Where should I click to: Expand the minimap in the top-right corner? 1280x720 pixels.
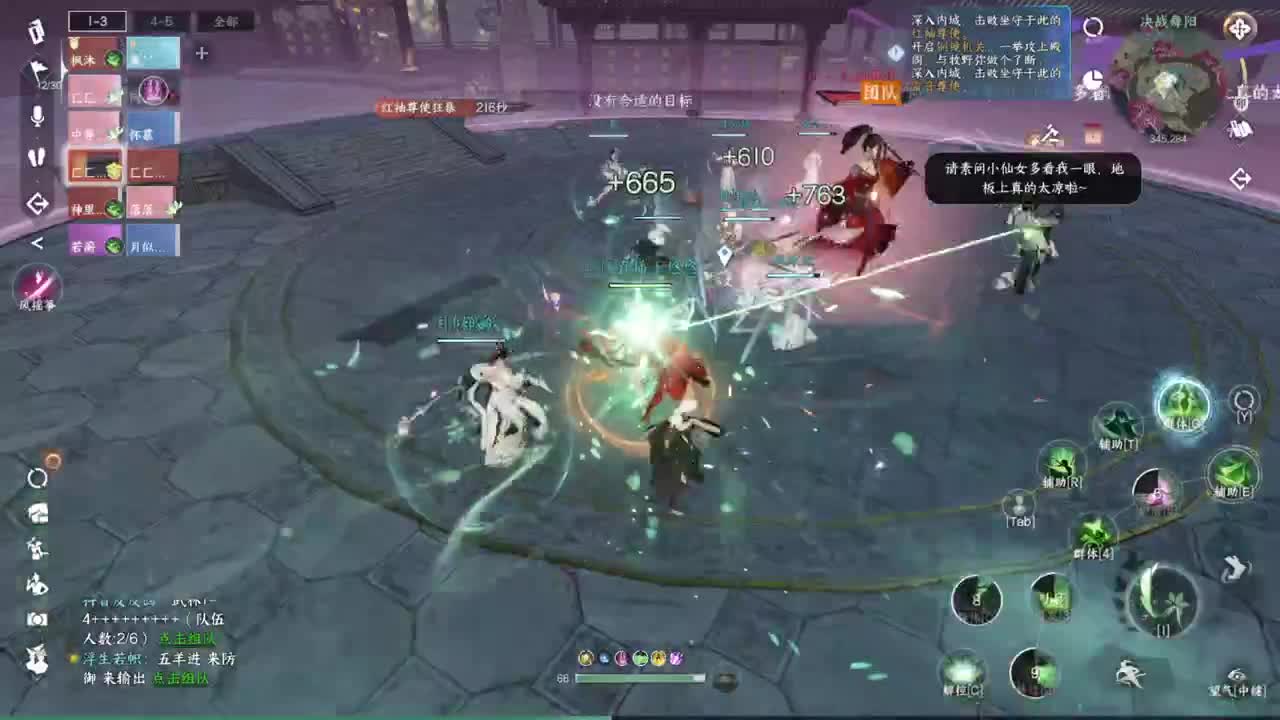click(1238, 28)
